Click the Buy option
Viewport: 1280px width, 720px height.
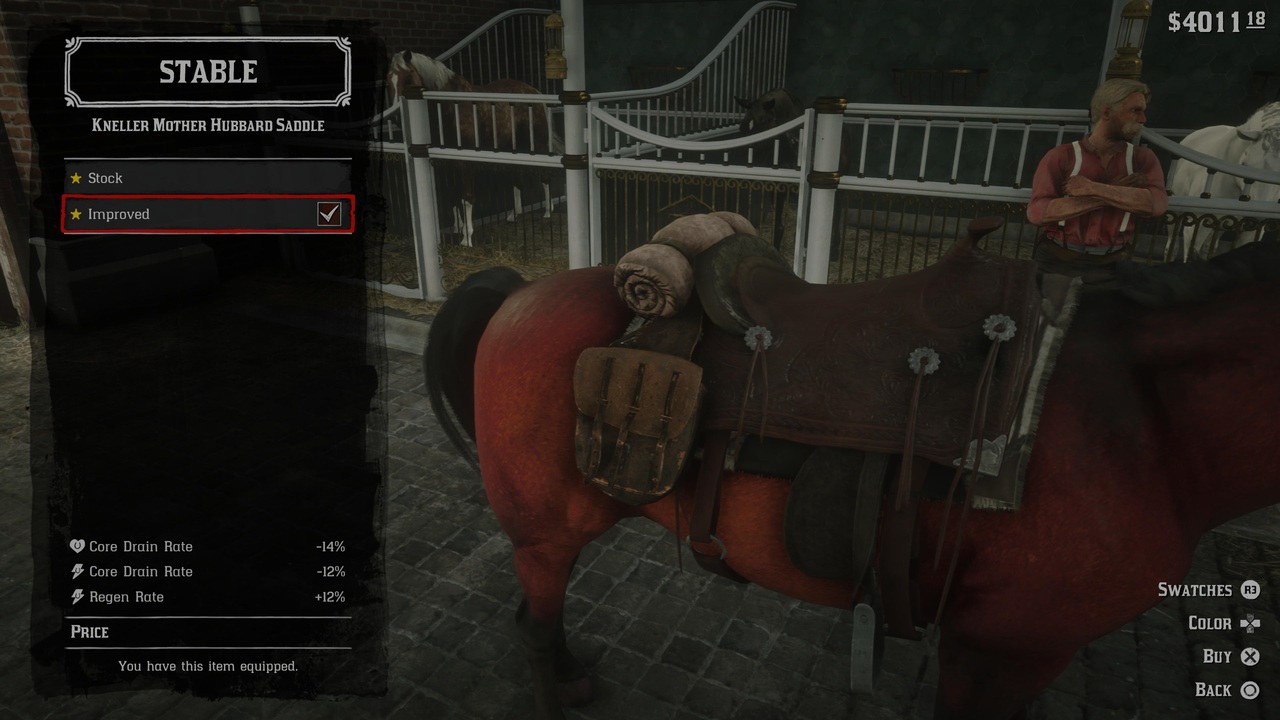[1218, 656]
